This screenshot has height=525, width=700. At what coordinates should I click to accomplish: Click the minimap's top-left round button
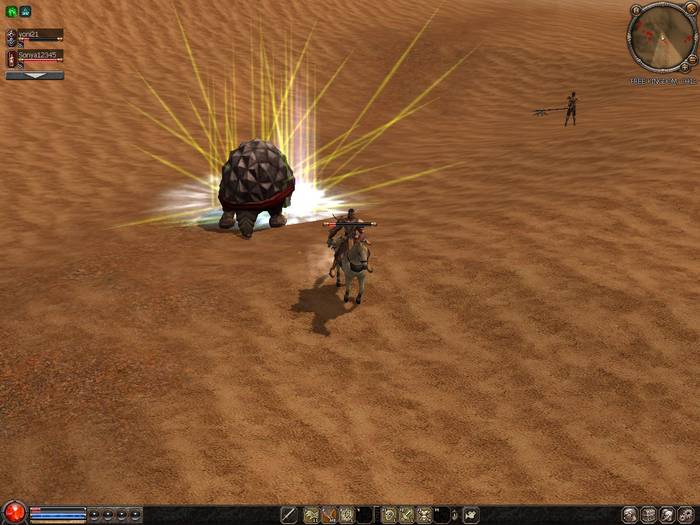pos(635,11)
